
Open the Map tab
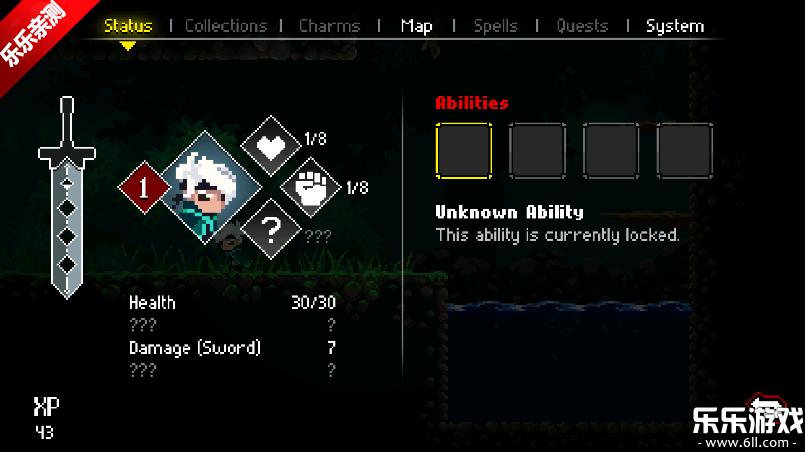416,26
